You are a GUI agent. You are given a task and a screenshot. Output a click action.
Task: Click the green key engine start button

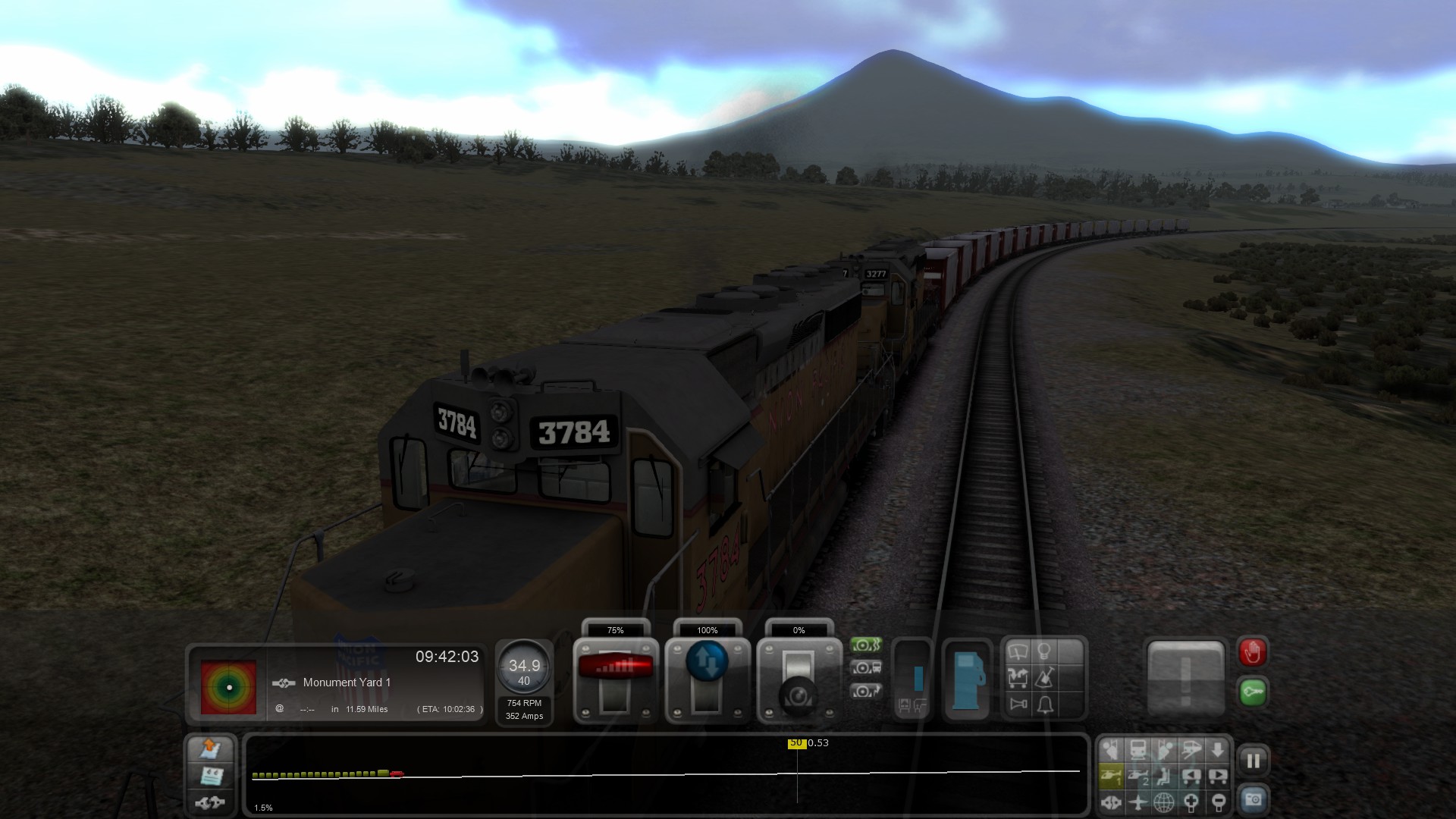click(x=1253, y=692)
